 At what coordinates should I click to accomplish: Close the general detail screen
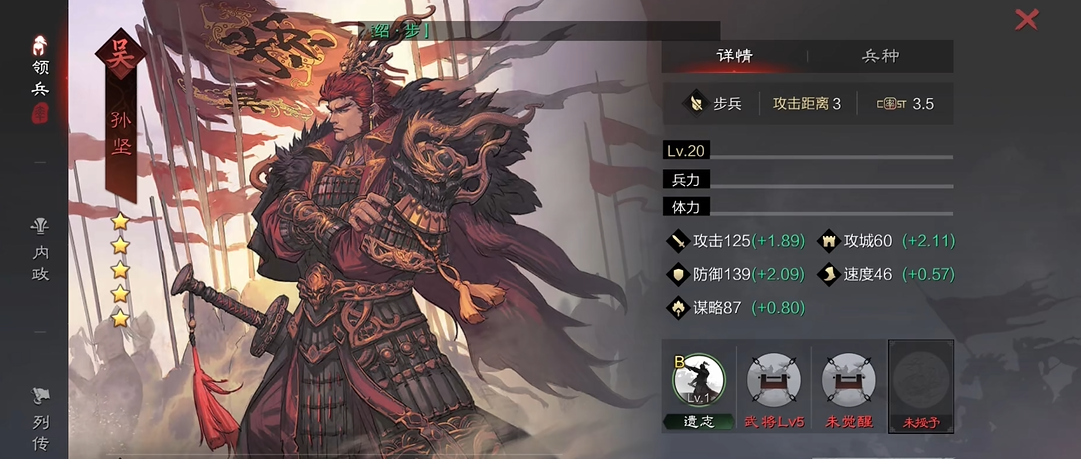pyautogui.click(x=1026, y=19)
